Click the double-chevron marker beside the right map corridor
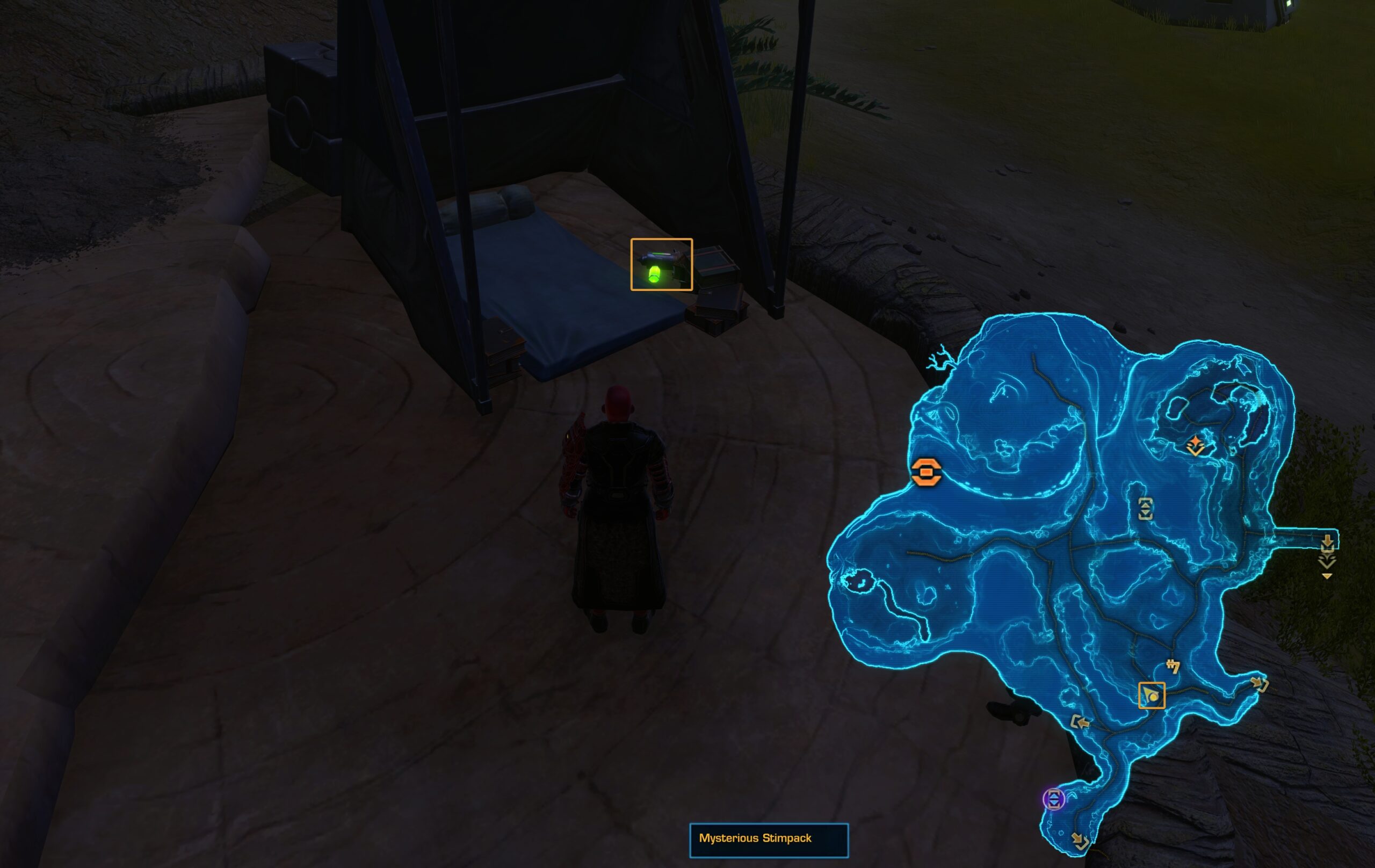This screenshot has height=868, width=1375. (x=1328, y=563)
